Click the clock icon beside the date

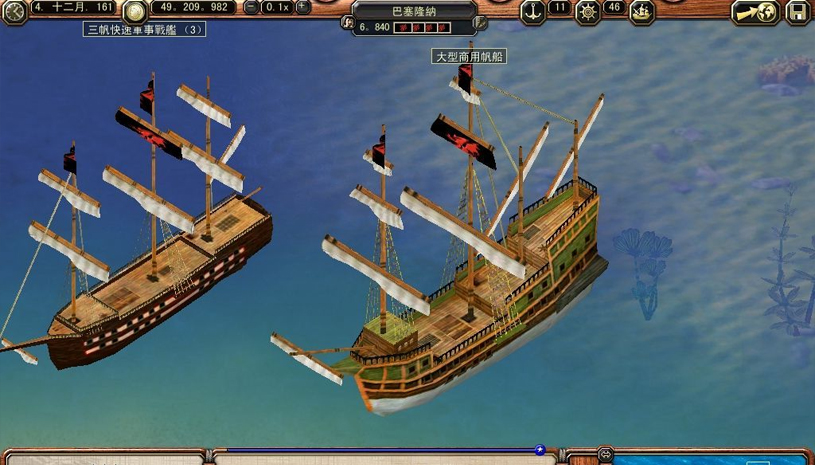coord(14,9)
